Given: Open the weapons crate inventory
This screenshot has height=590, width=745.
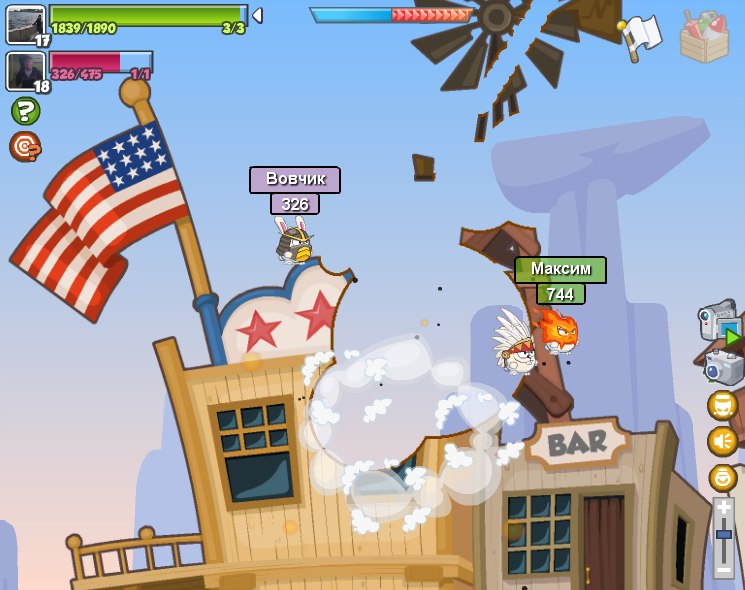Looking at the screenshot, I should pyautogui.click(x=704, y=37).
